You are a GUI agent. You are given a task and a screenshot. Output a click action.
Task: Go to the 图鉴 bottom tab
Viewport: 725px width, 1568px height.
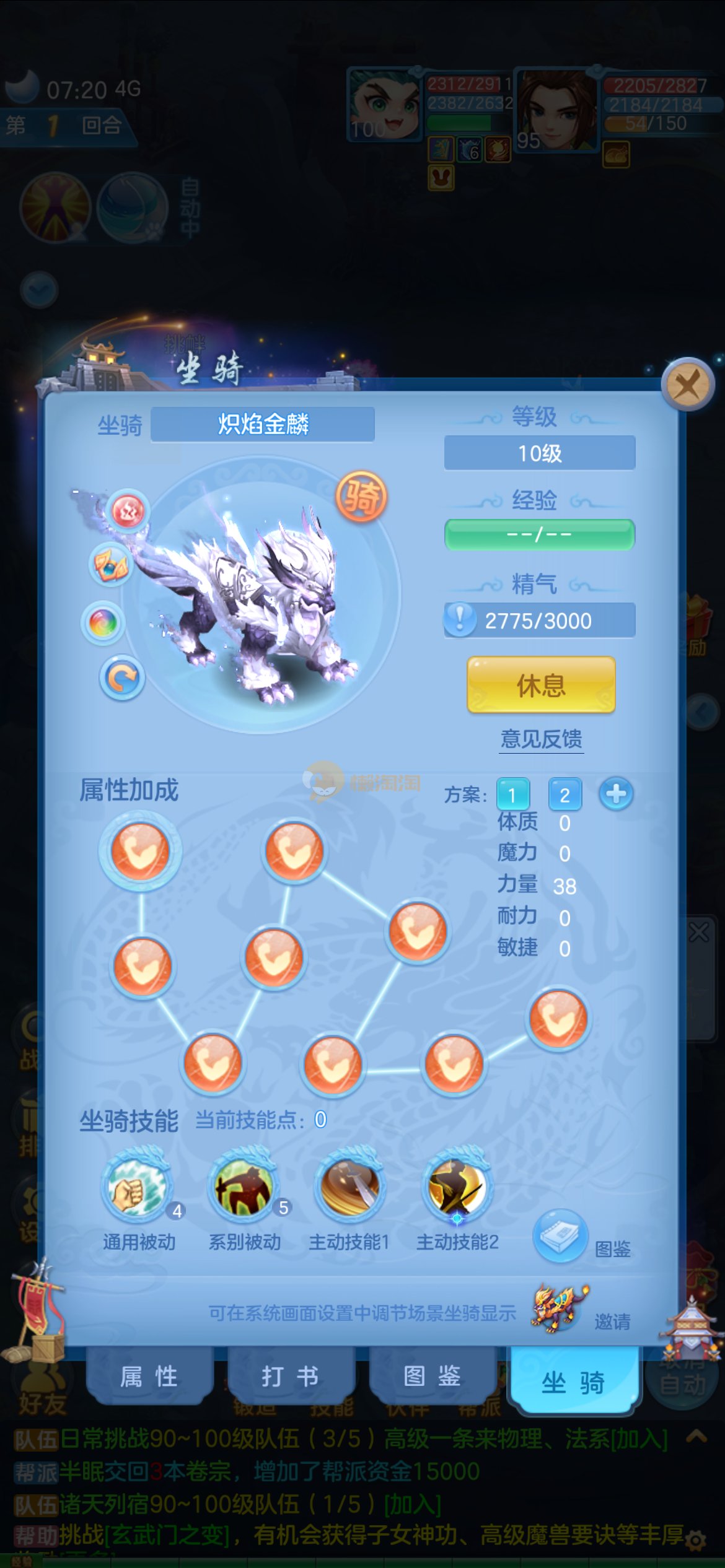pyautogui.click(x=432, y=1377)
